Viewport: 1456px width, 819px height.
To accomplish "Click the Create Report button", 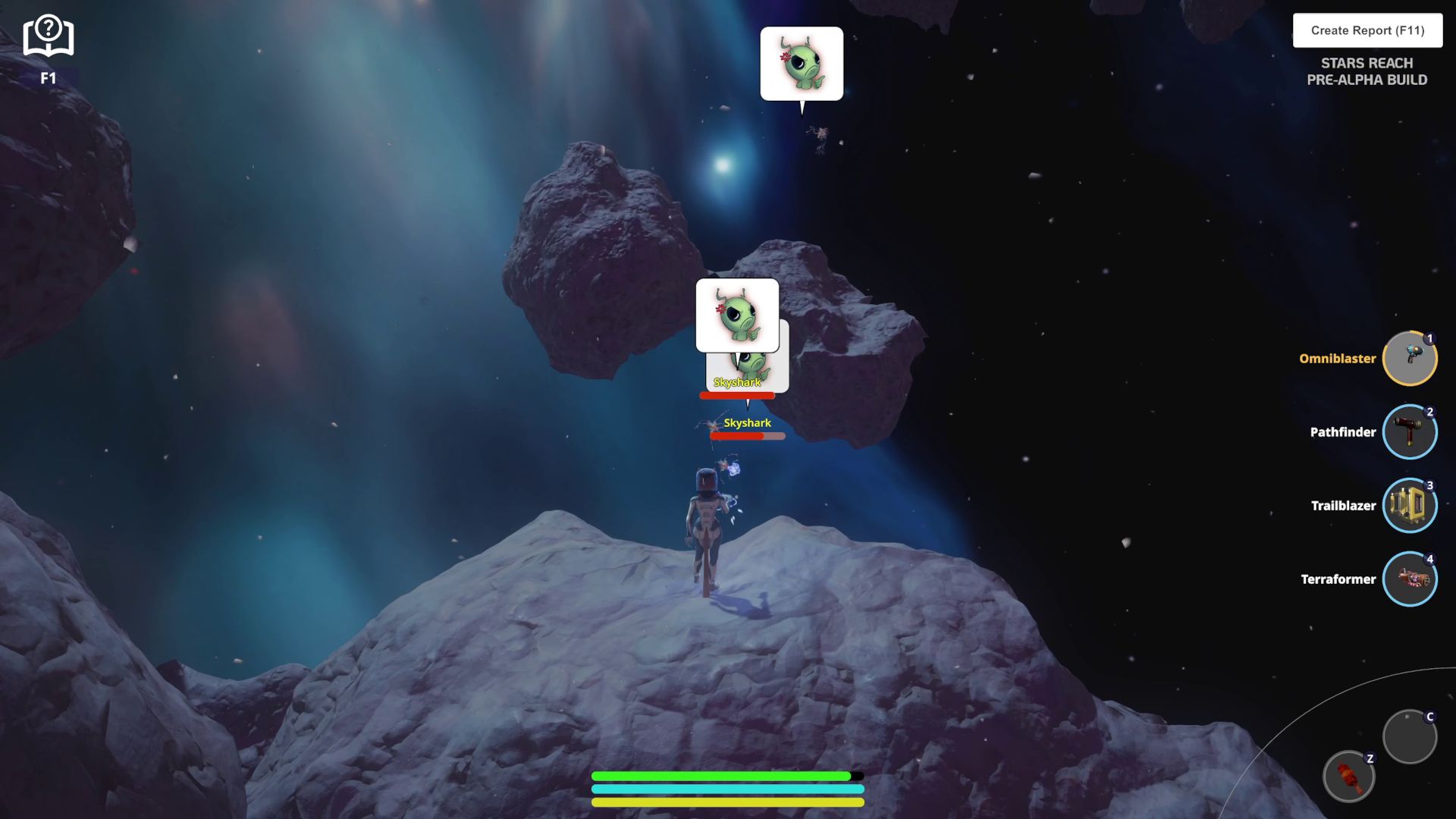I will (x=1367, y=30).
